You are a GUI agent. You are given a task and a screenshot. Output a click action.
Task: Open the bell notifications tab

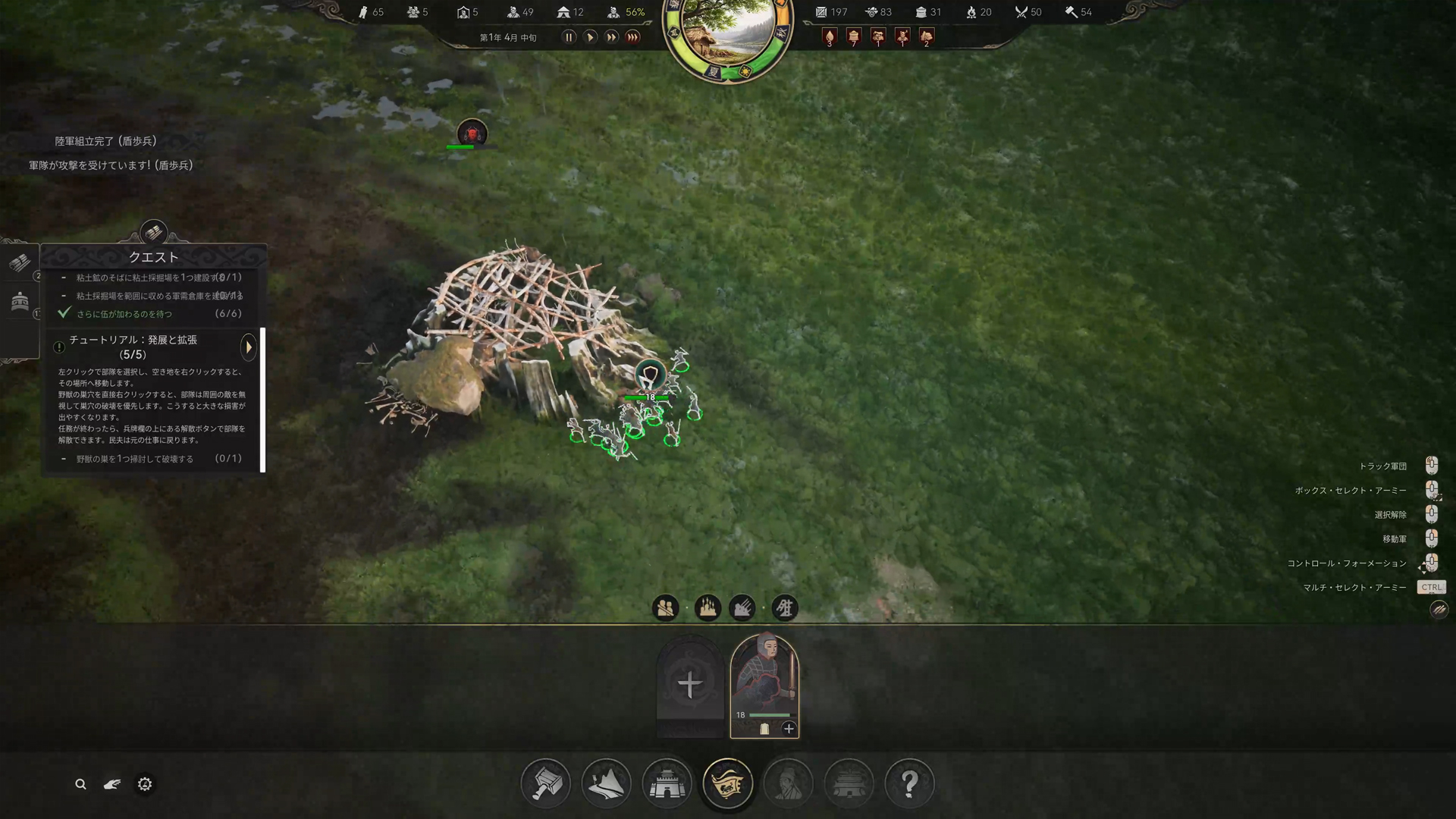pyautogui.click(x=20, y=302)
